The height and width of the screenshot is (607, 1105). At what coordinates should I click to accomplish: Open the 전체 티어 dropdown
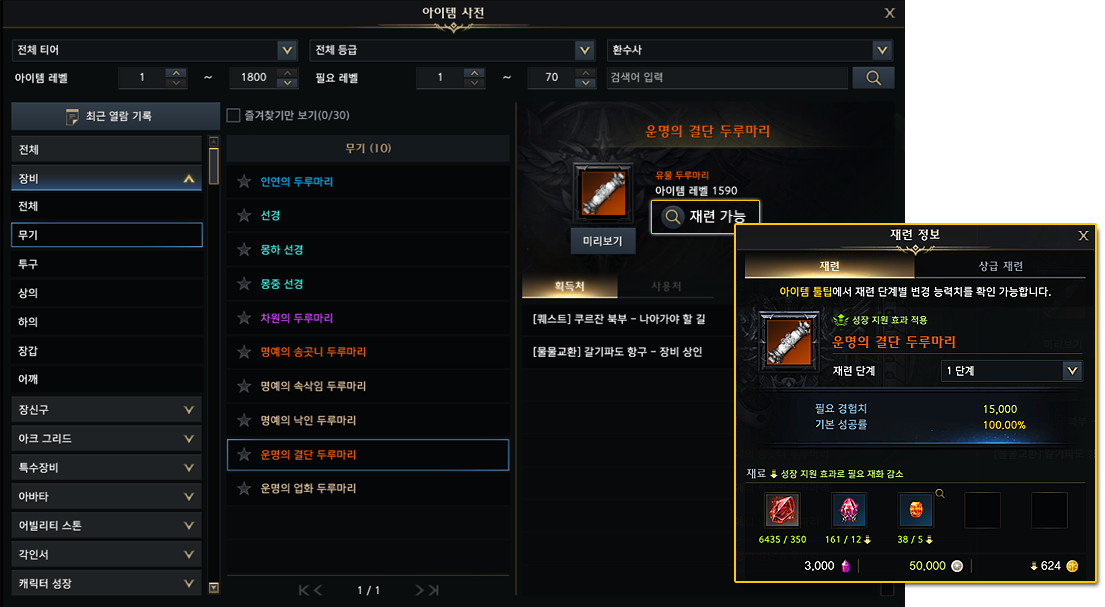[x=155, y=50]
